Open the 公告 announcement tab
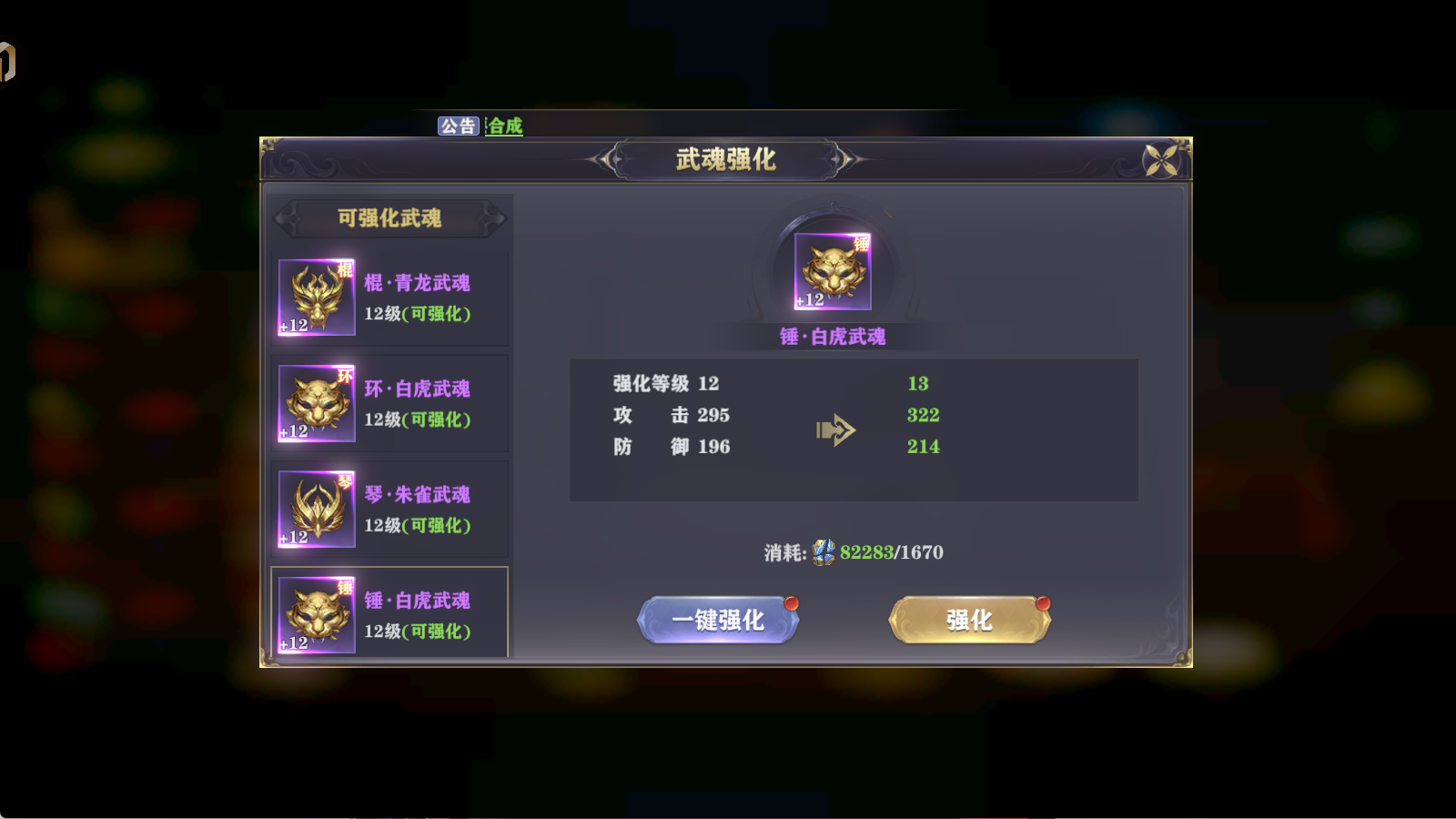Image resolution: width=1456 pixels, height=819 pixels. click(459, 126)
